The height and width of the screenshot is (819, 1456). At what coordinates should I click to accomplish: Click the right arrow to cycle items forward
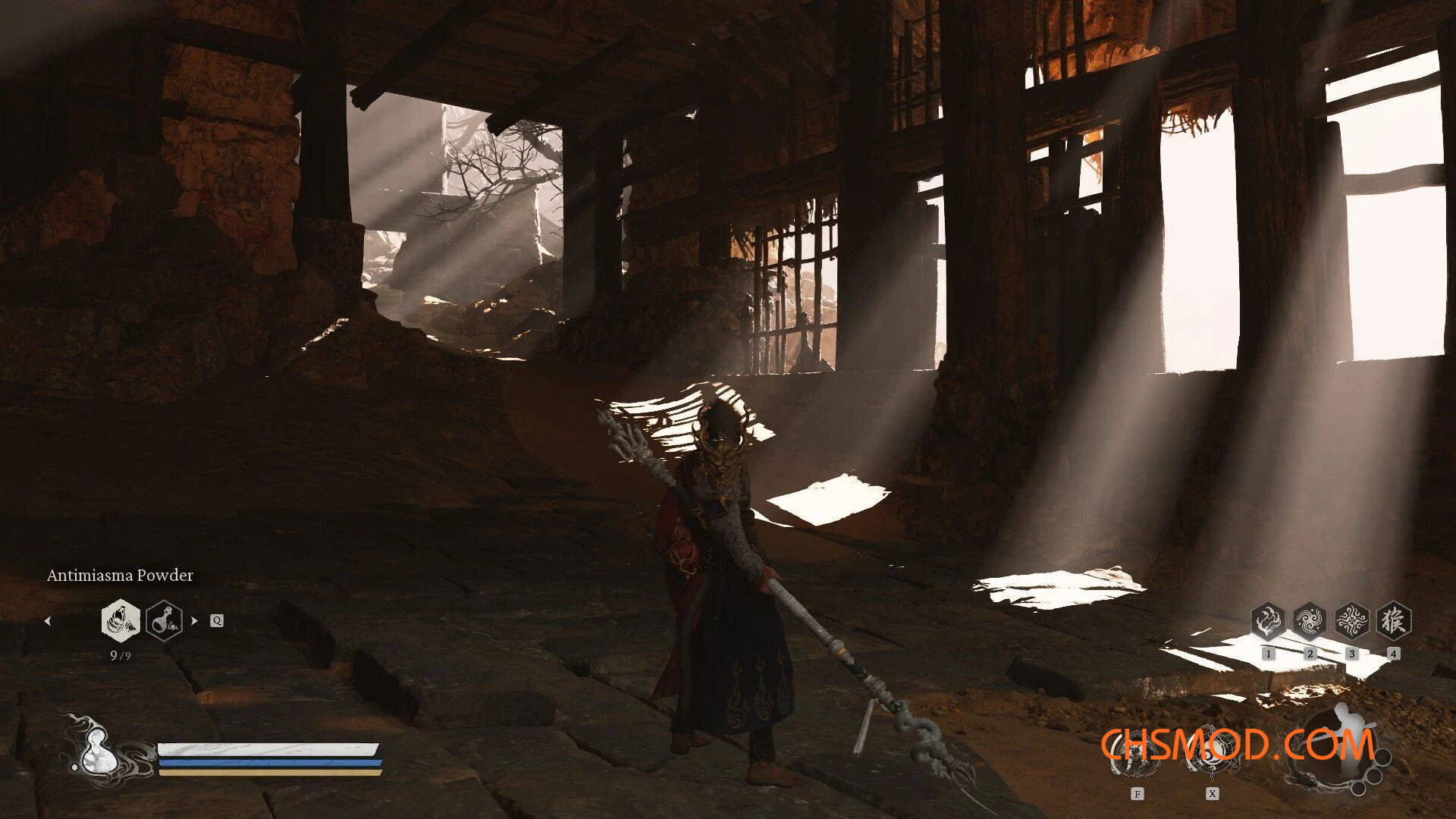(x=194, y=620)
